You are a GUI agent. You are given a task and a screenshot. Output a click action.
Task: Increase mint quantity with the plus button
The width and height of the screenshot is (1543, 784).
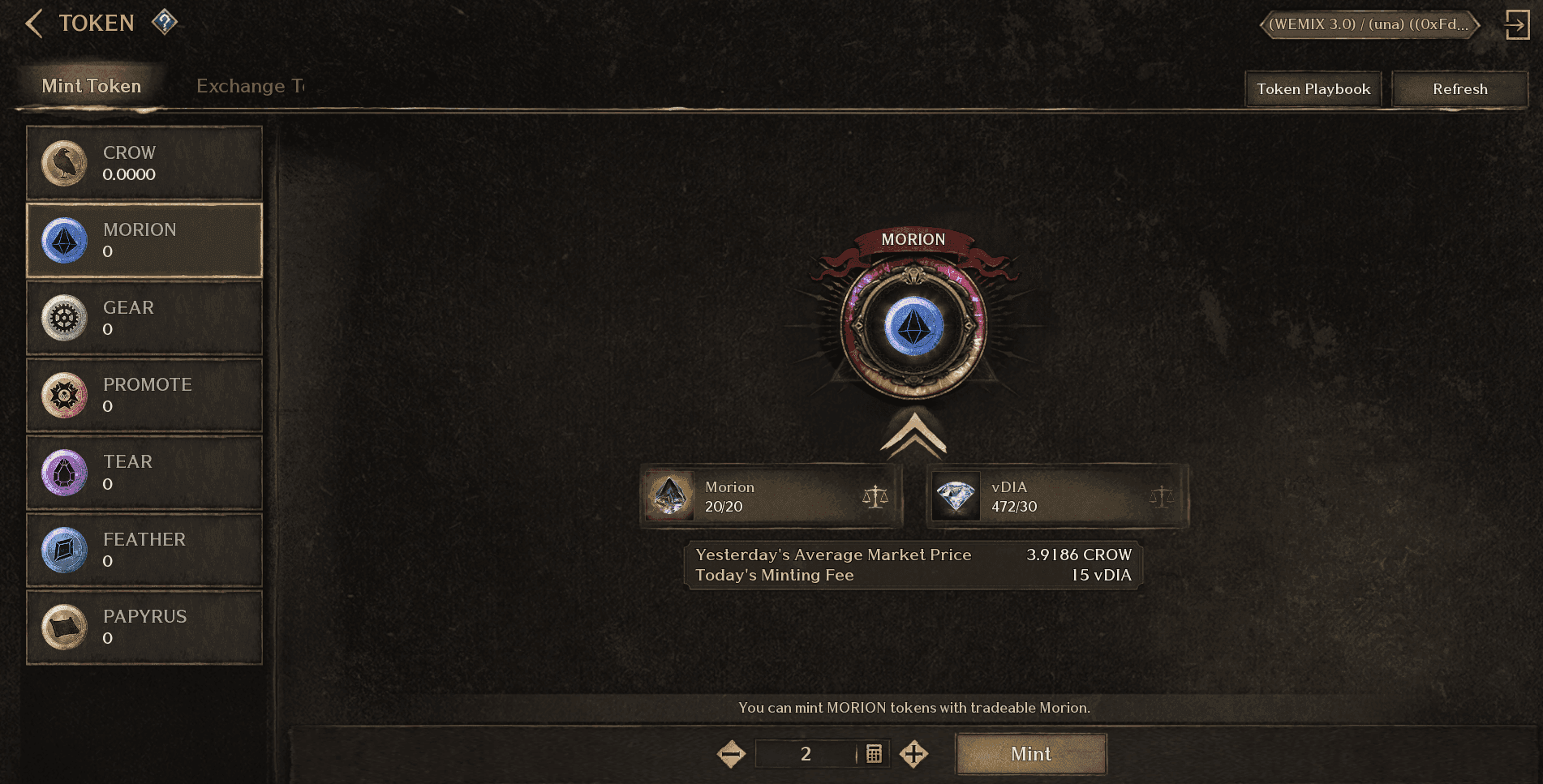click(x=913, y=754)
